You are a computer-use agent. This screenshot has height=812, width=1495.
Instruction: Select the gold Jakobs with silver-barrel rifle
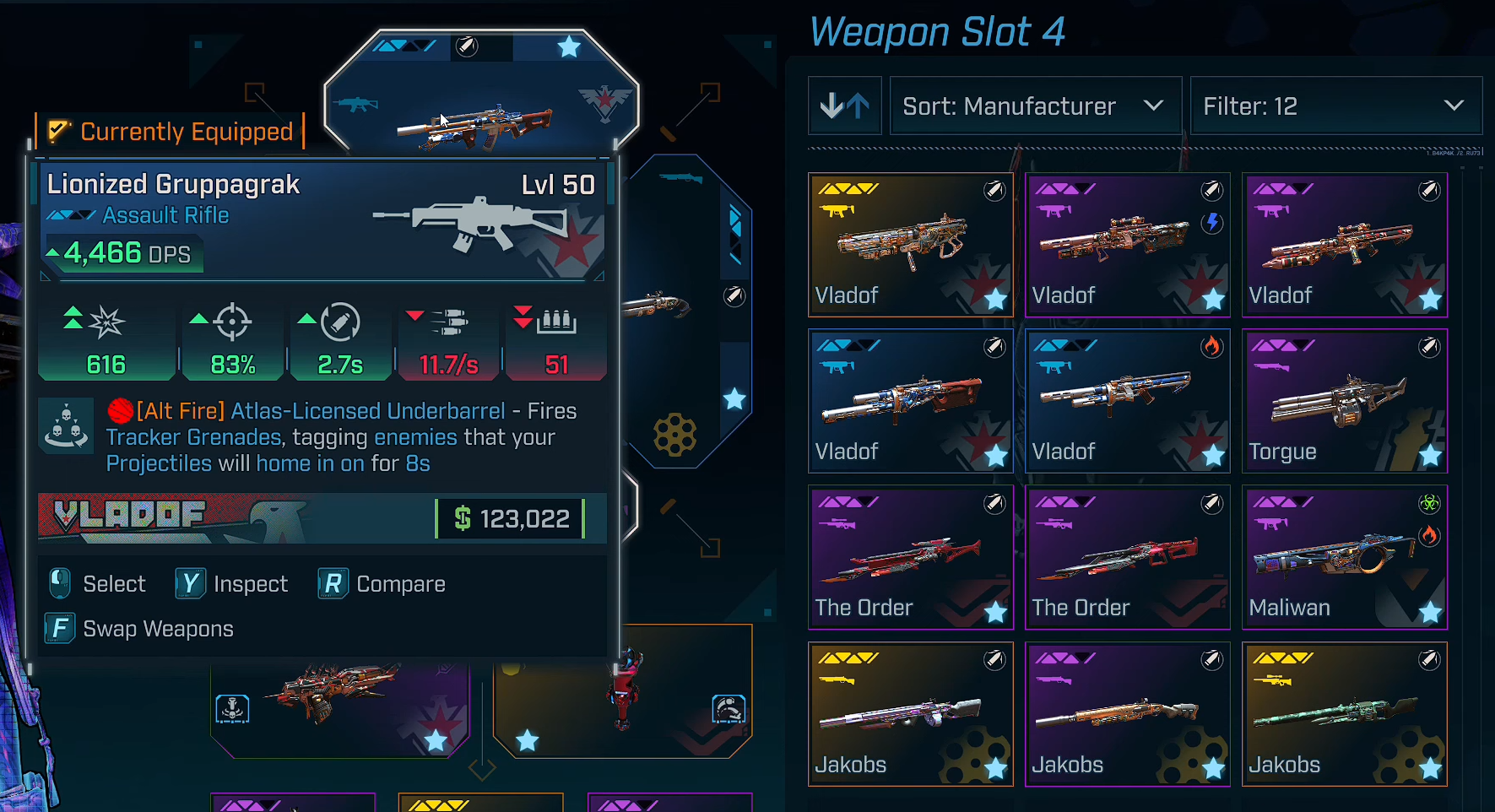[910, 714]
